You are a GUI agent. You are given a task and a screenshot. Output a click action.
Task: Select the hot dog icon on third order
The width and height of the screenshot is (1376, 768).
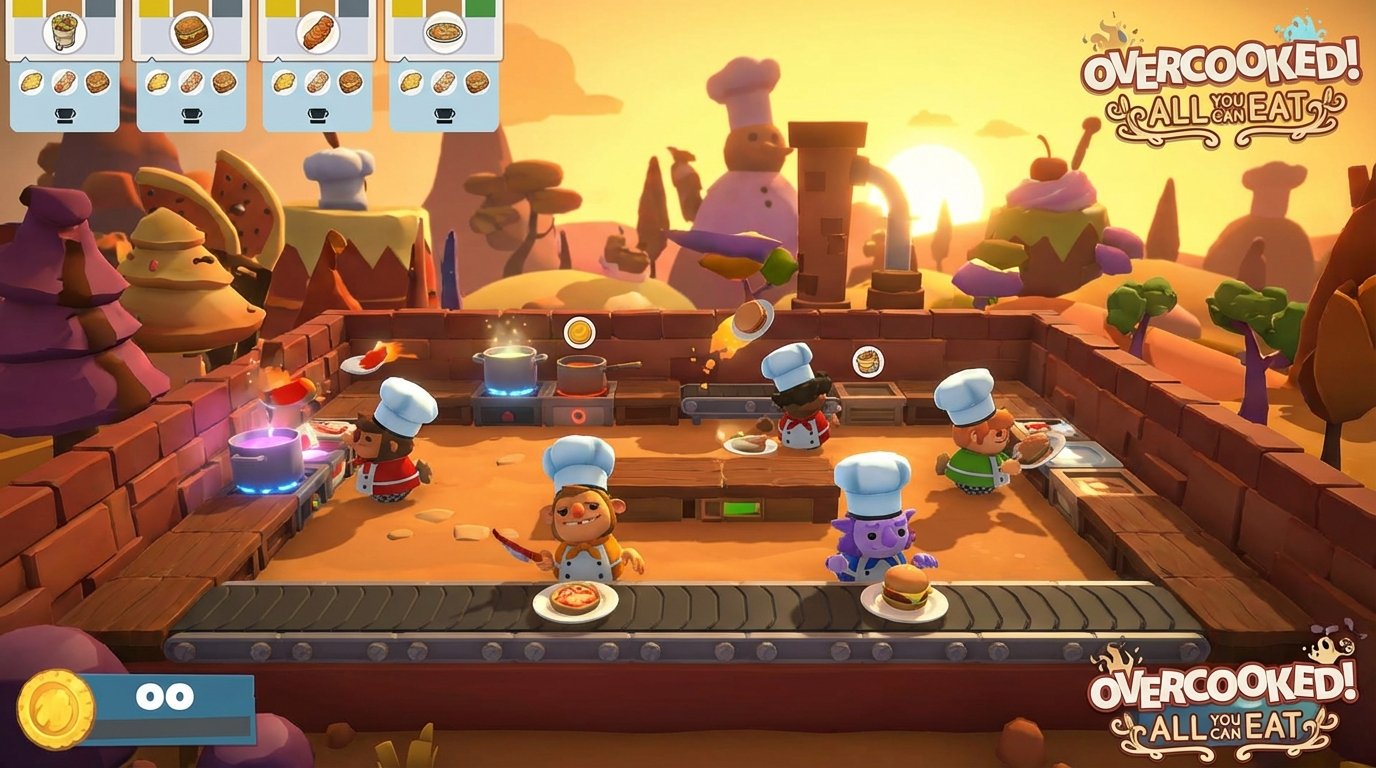(318, 32)
